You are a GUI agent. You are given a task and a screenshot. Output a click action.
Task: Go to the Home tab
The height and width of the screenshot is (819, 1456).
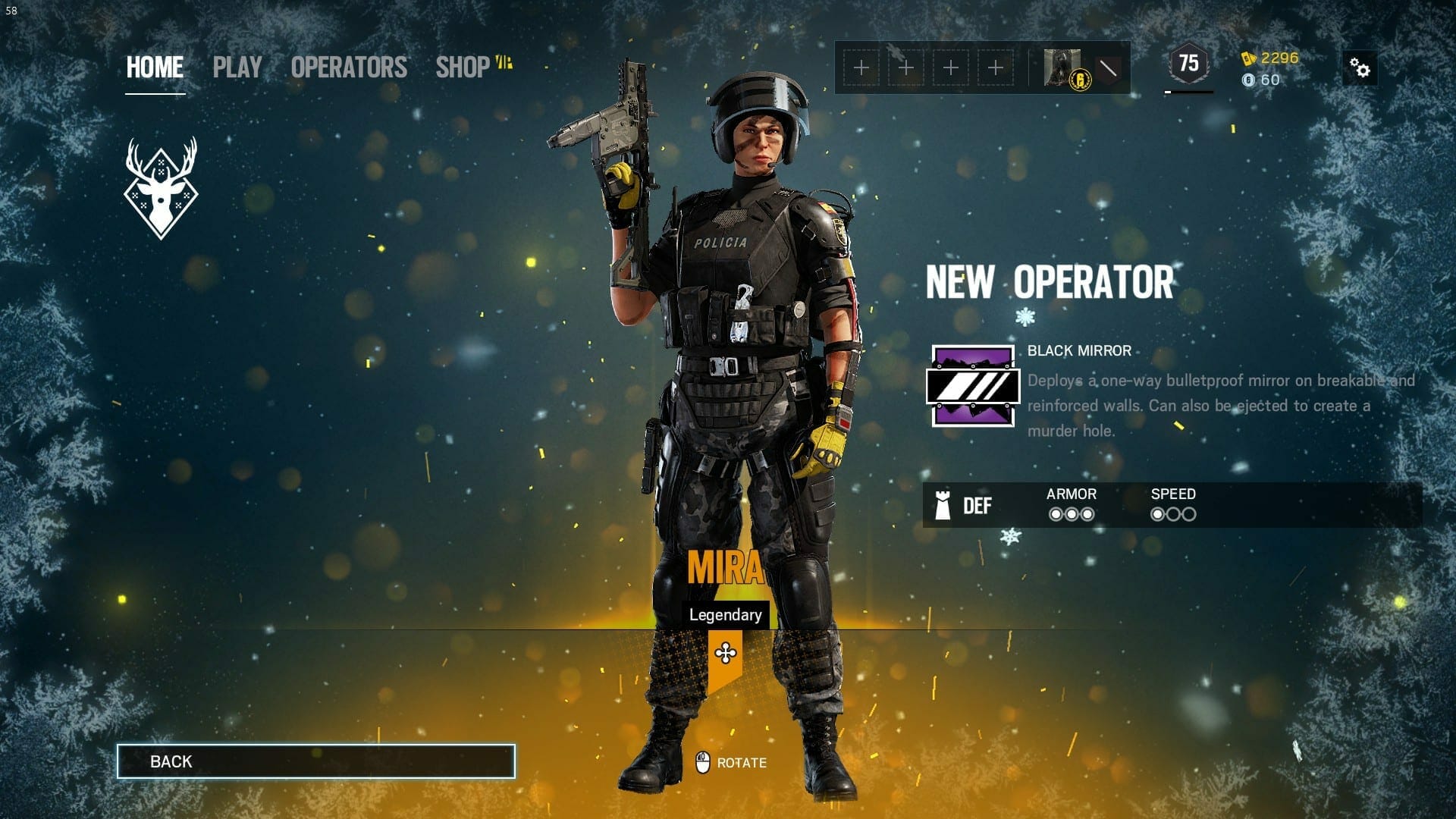[155, 67]
